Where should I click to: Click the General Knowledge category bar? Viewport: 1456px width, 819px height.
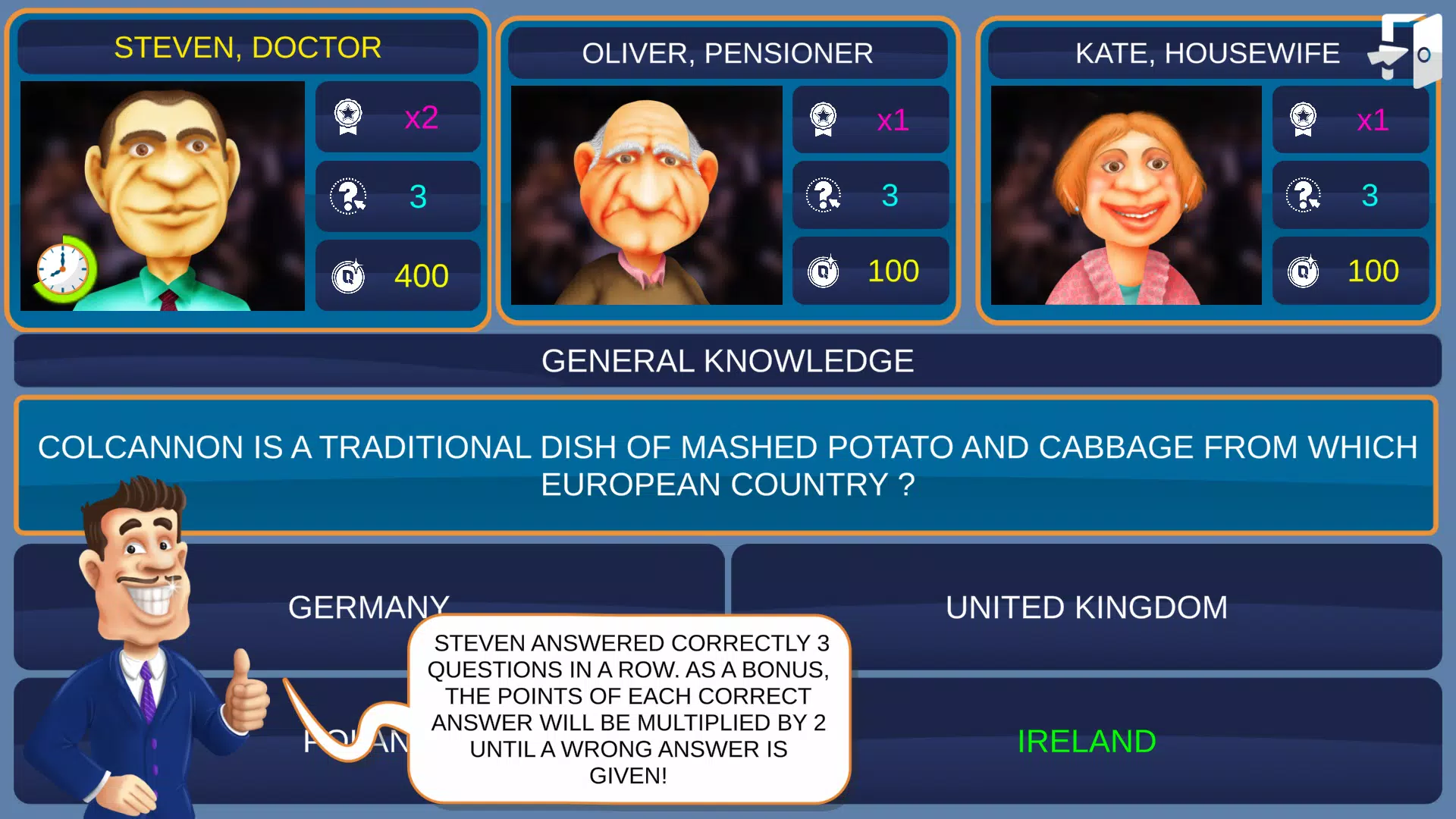tap(728, 361)
